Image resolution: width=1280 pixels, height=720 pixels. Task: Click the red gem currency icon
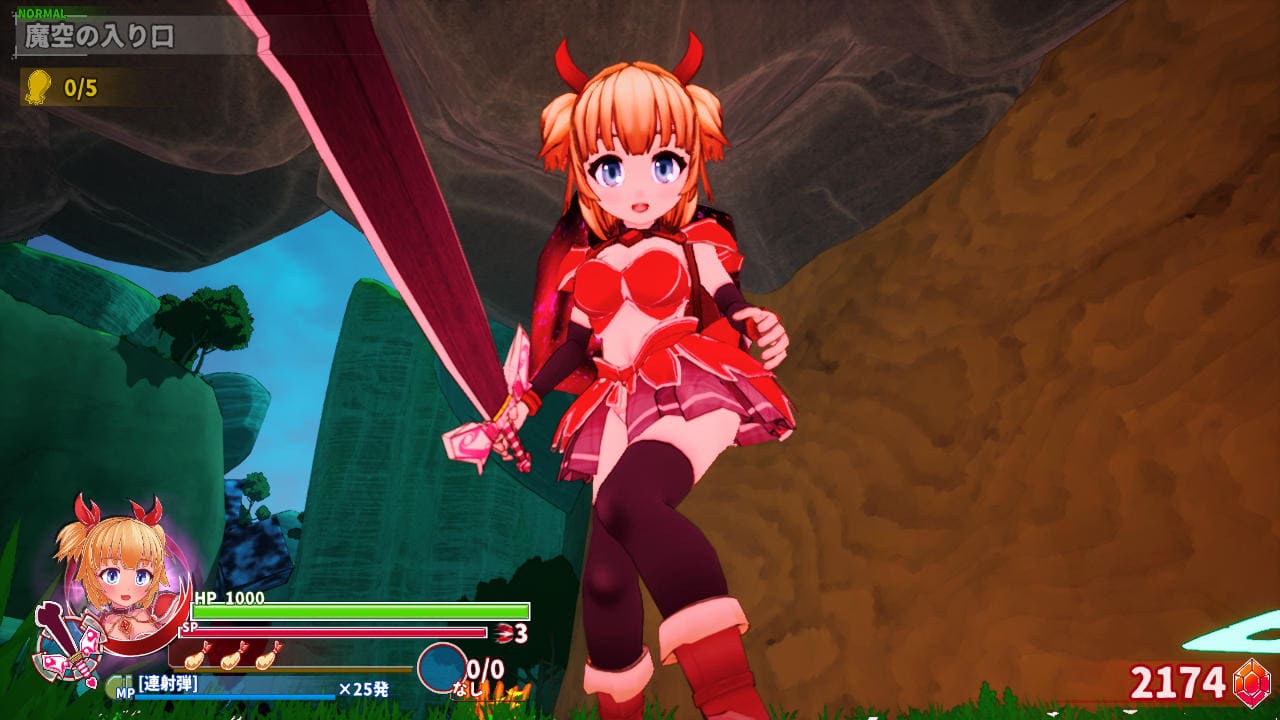click(x=1251, y=684)
